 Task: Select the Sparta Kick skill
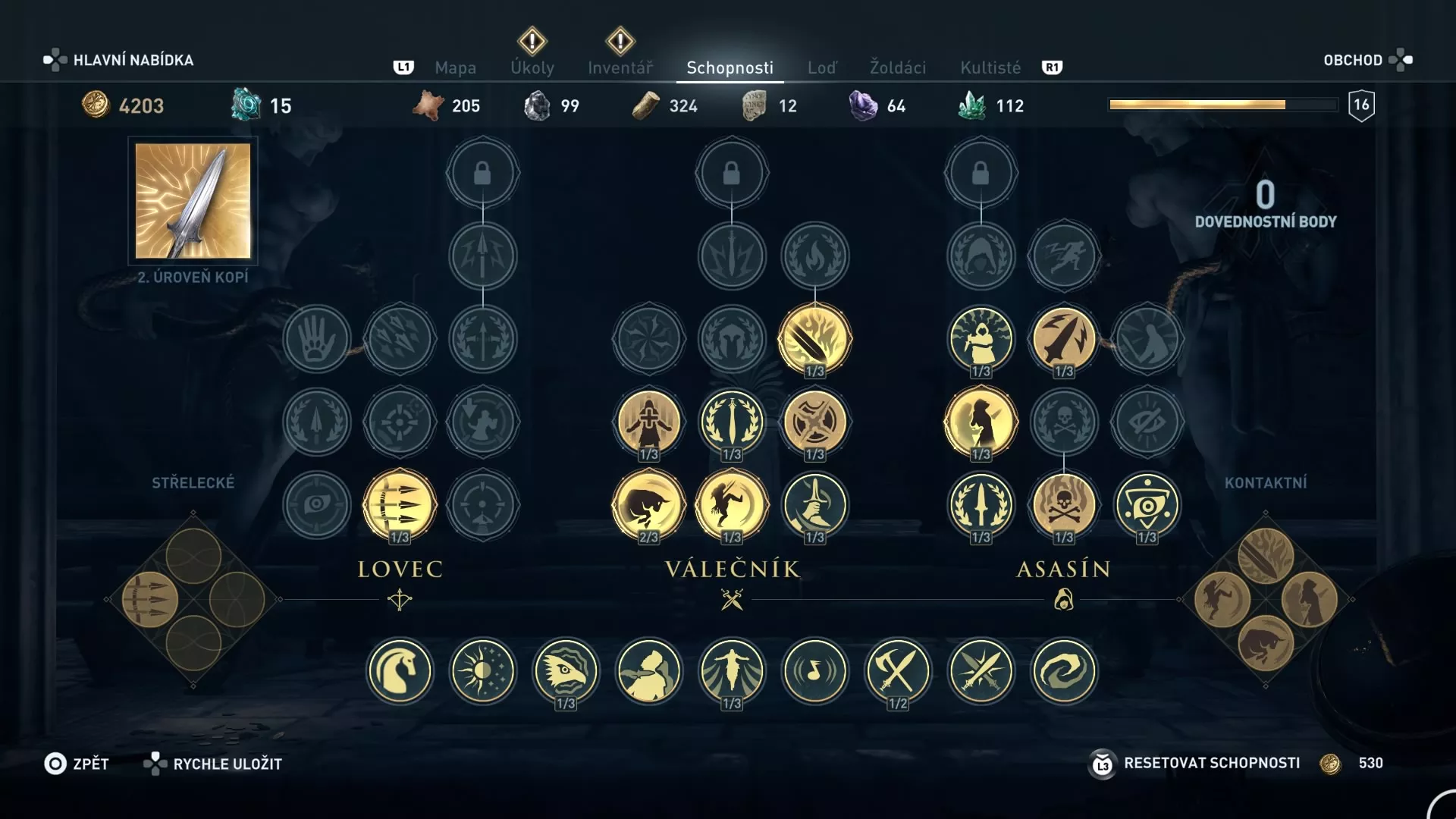(x=732, y=506)
